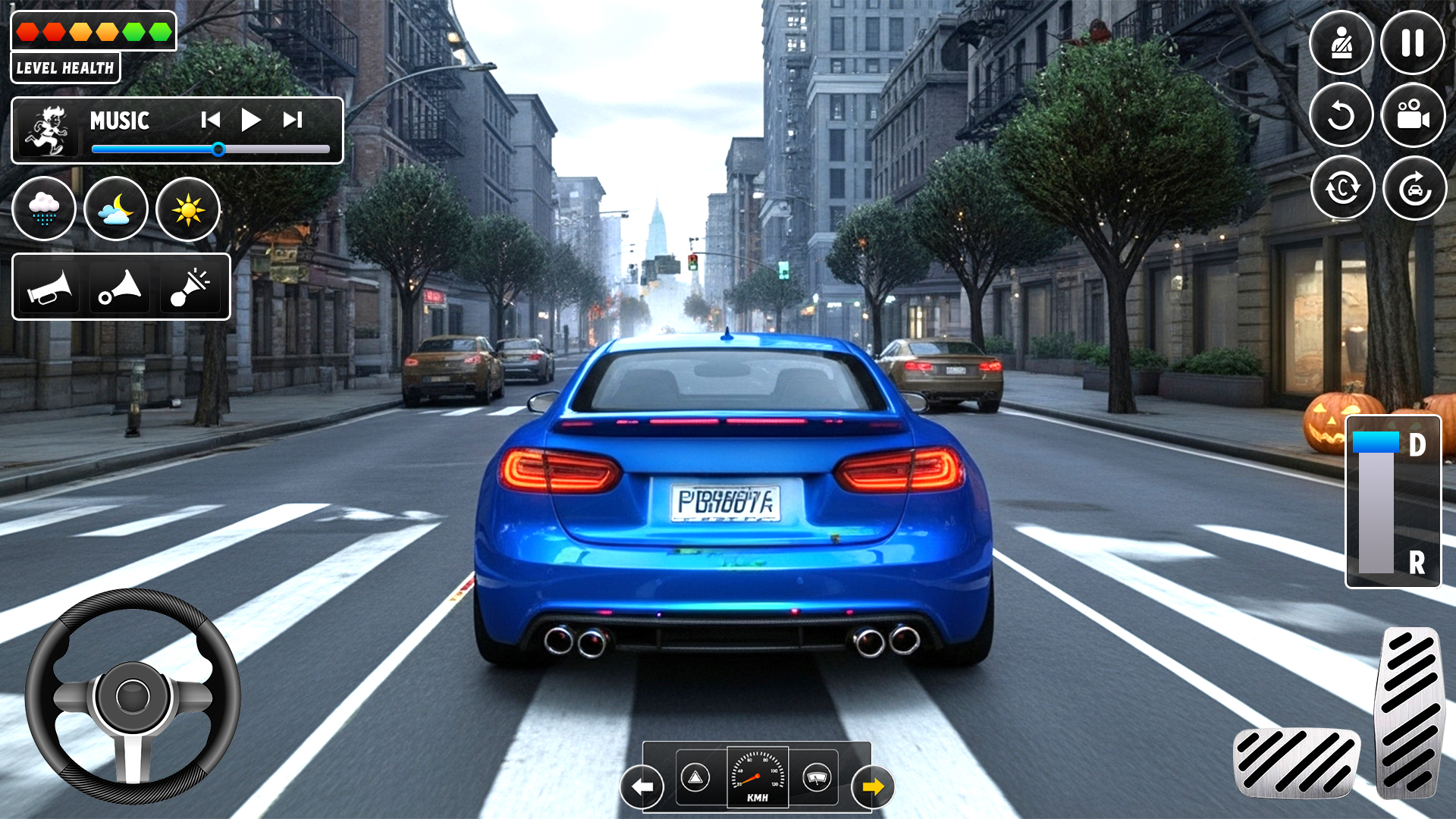Switch camera view with the video camera button
This screenshot has width=1456, height=819.
pyautogui.click(x=1413, y=115)
